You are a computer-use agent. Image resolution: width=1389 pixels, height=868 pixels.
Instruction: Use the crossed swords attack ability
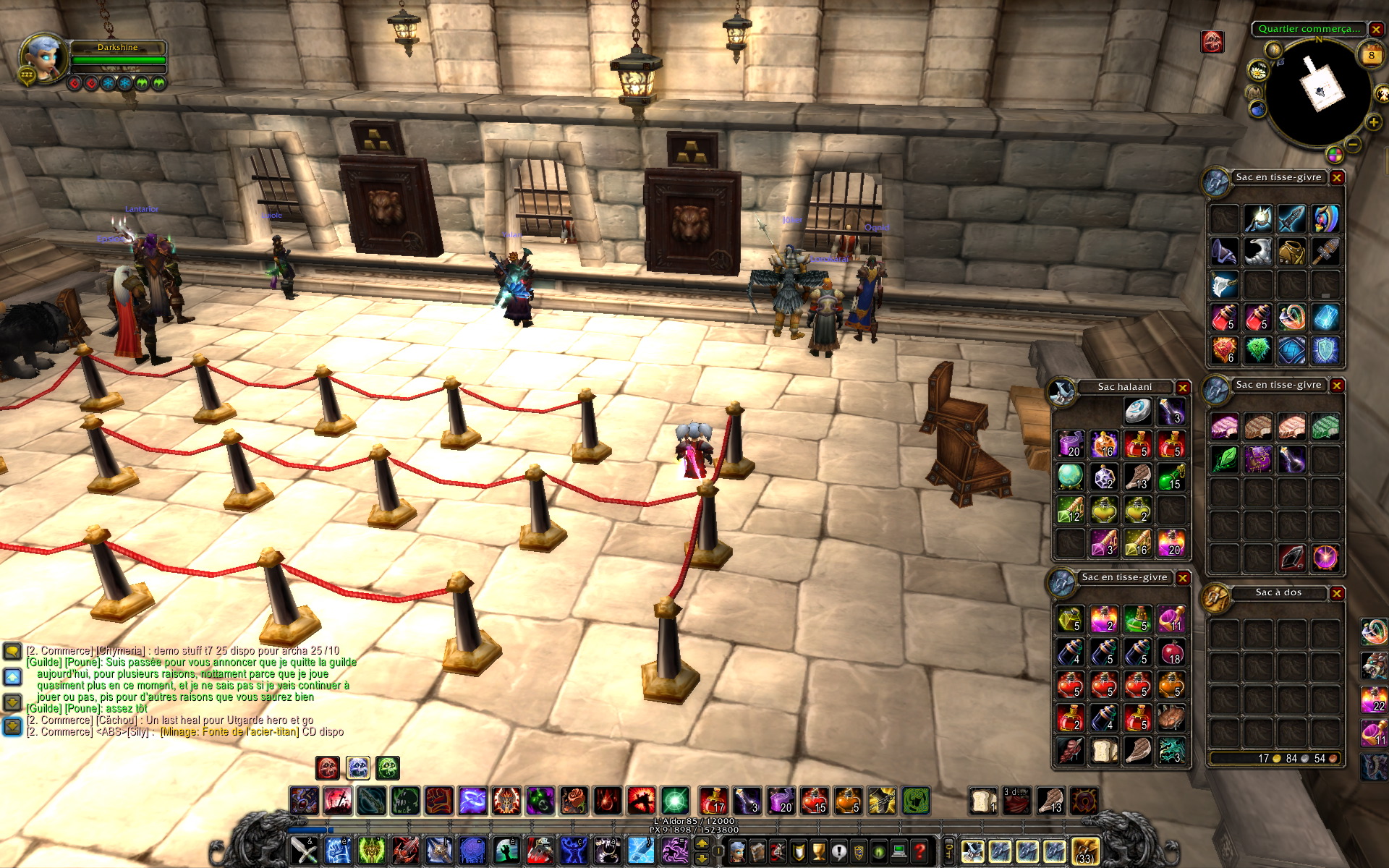click(305, 851)
